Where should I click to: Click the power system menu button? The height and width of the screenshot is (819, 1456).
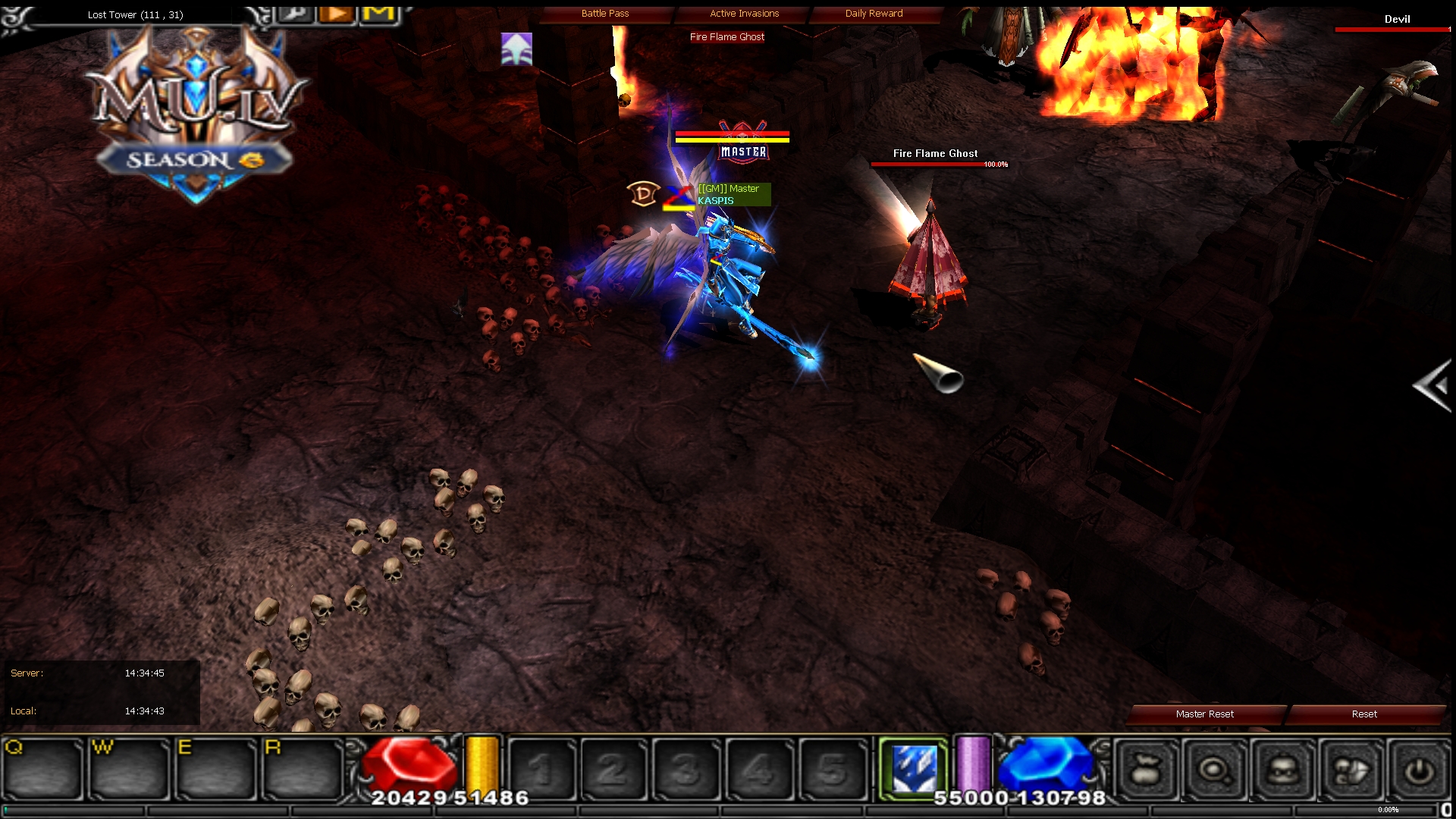click(x=1418, y=770)
